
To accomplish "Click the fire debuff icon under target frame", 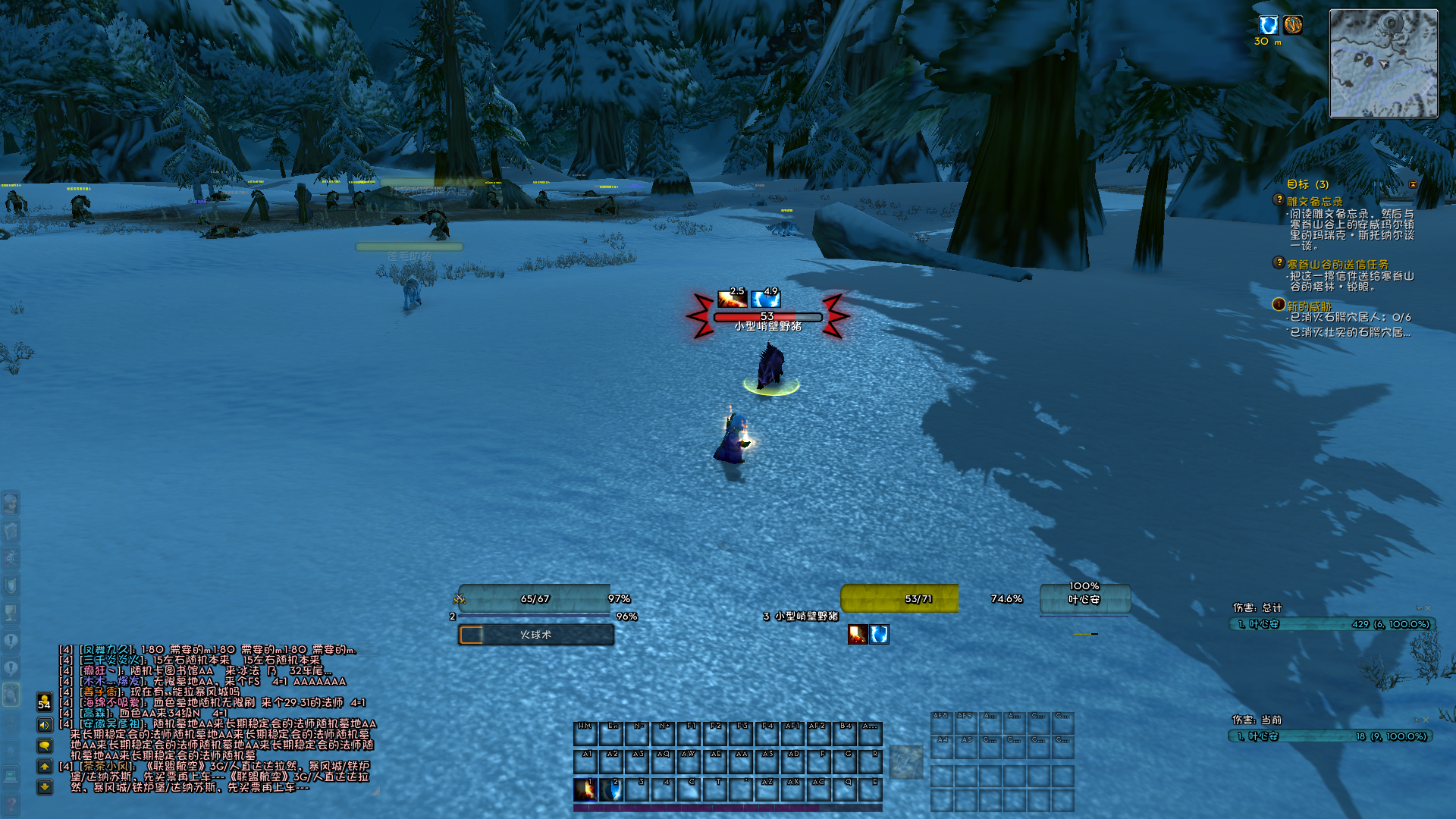I will pos(858,635).
